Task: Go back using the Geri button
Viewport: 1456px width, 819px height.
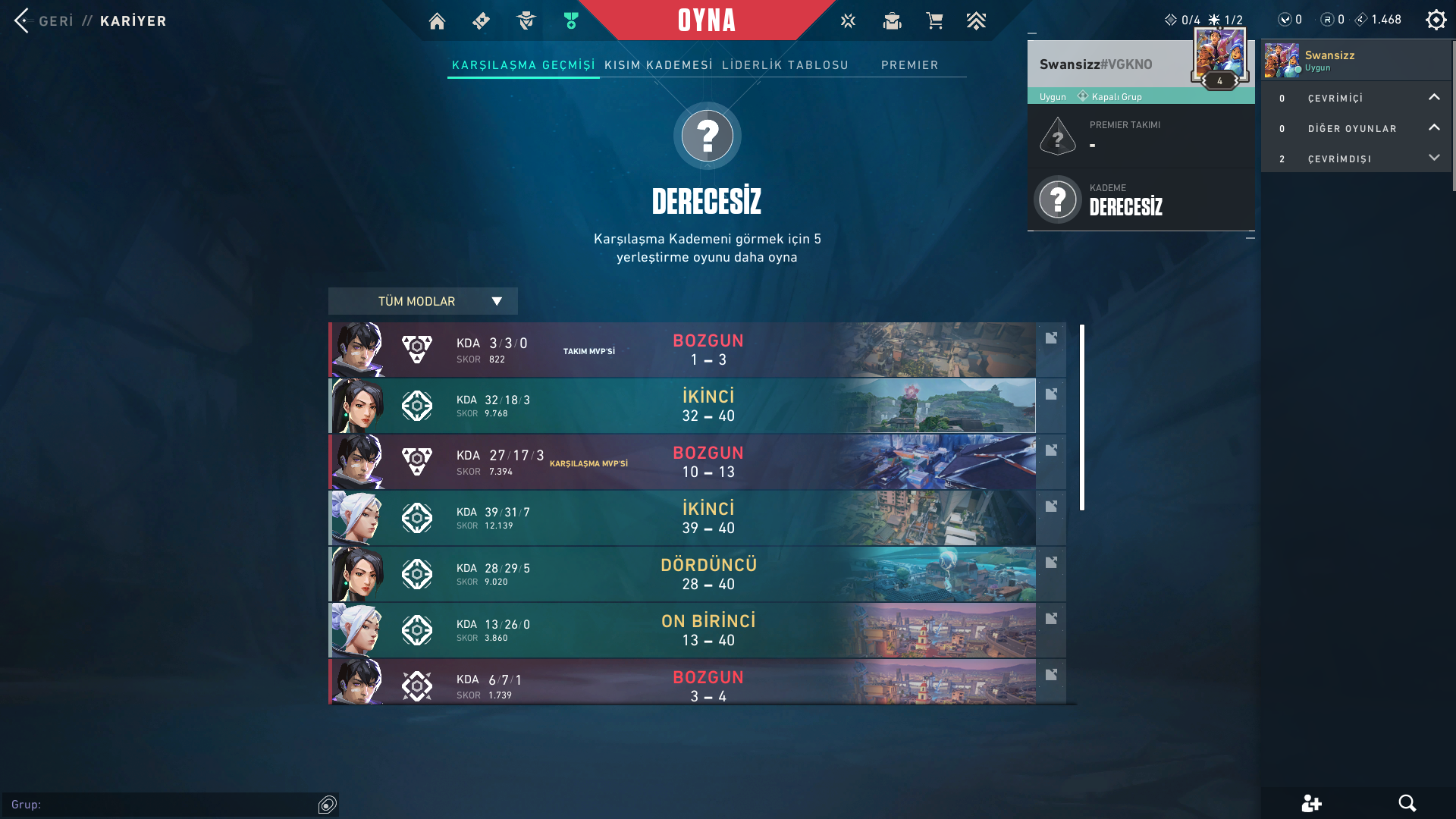Action: [x=44, y=20]
